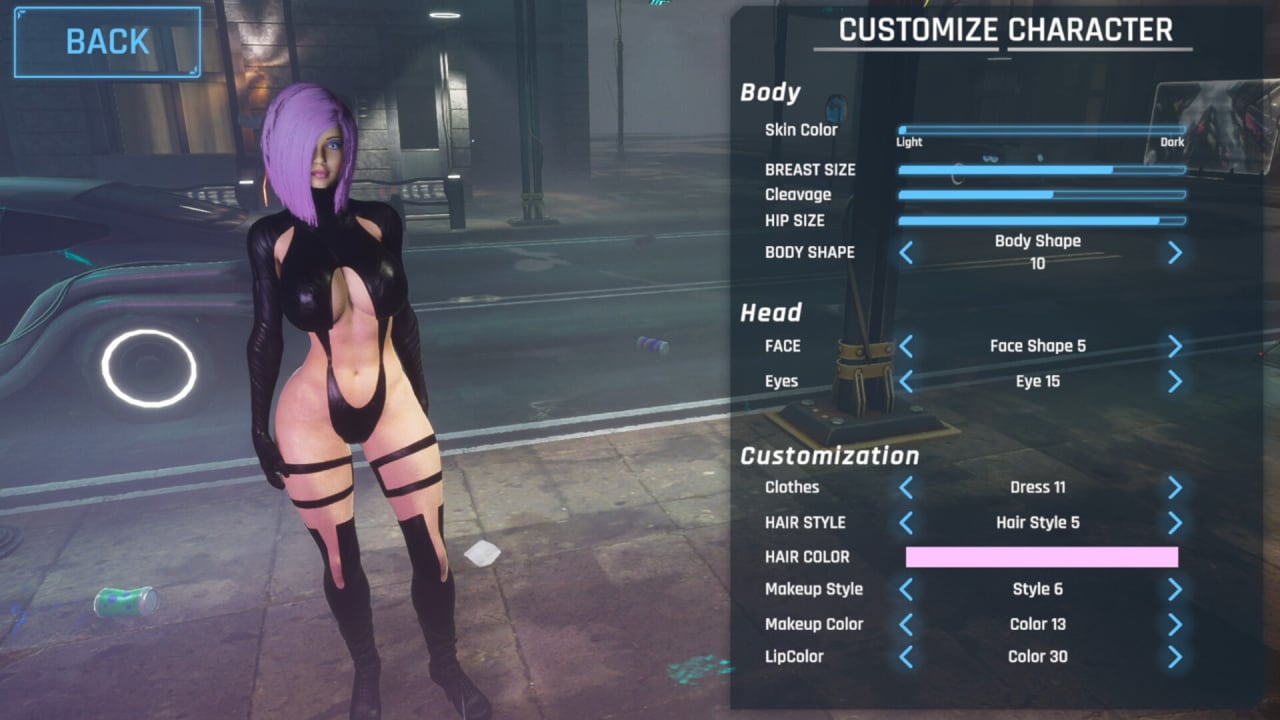Select the previous Body Shape

tap(906, 253)
